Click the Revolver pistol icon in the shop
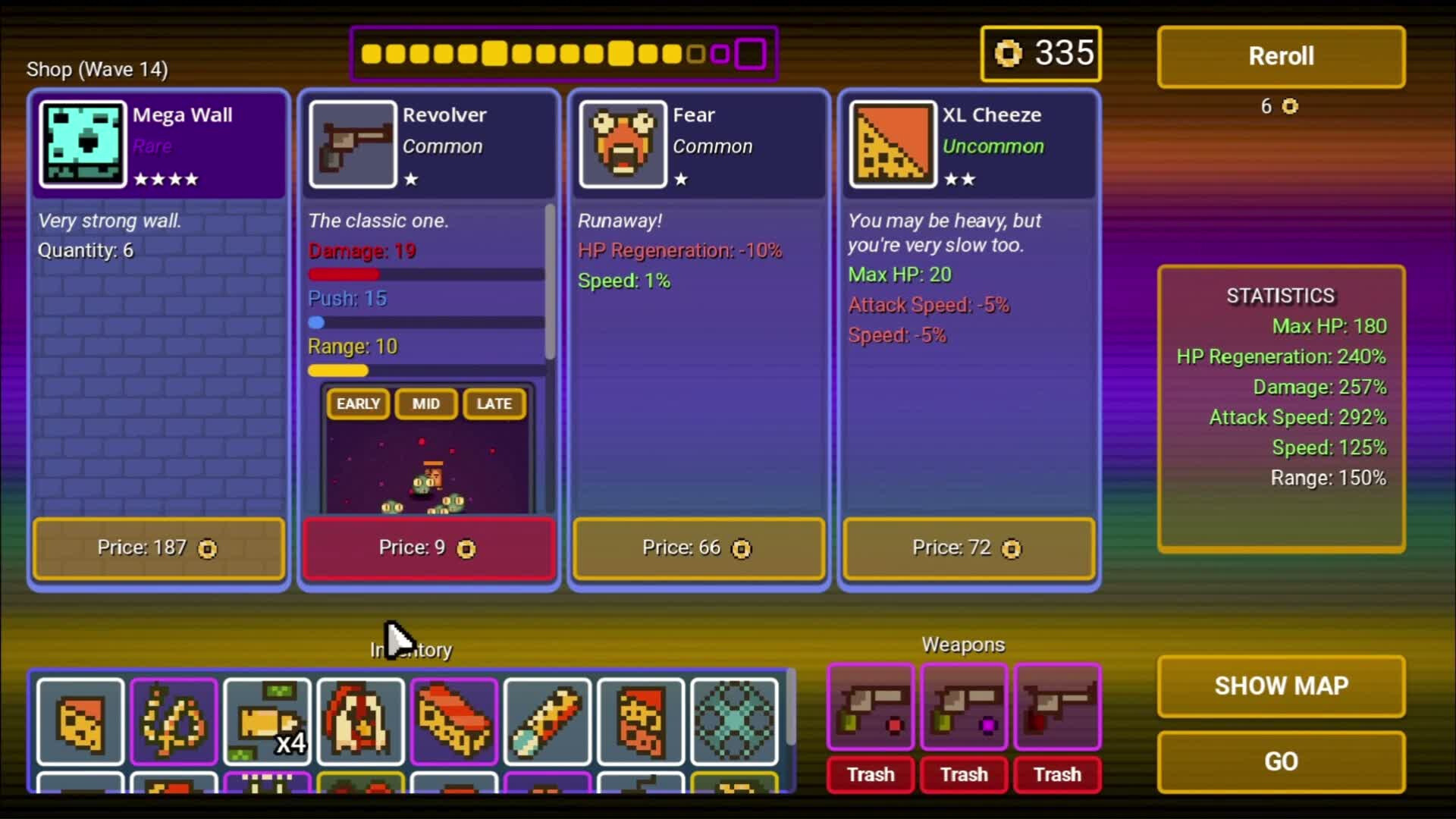The image size is (1456, 819). 352,144
